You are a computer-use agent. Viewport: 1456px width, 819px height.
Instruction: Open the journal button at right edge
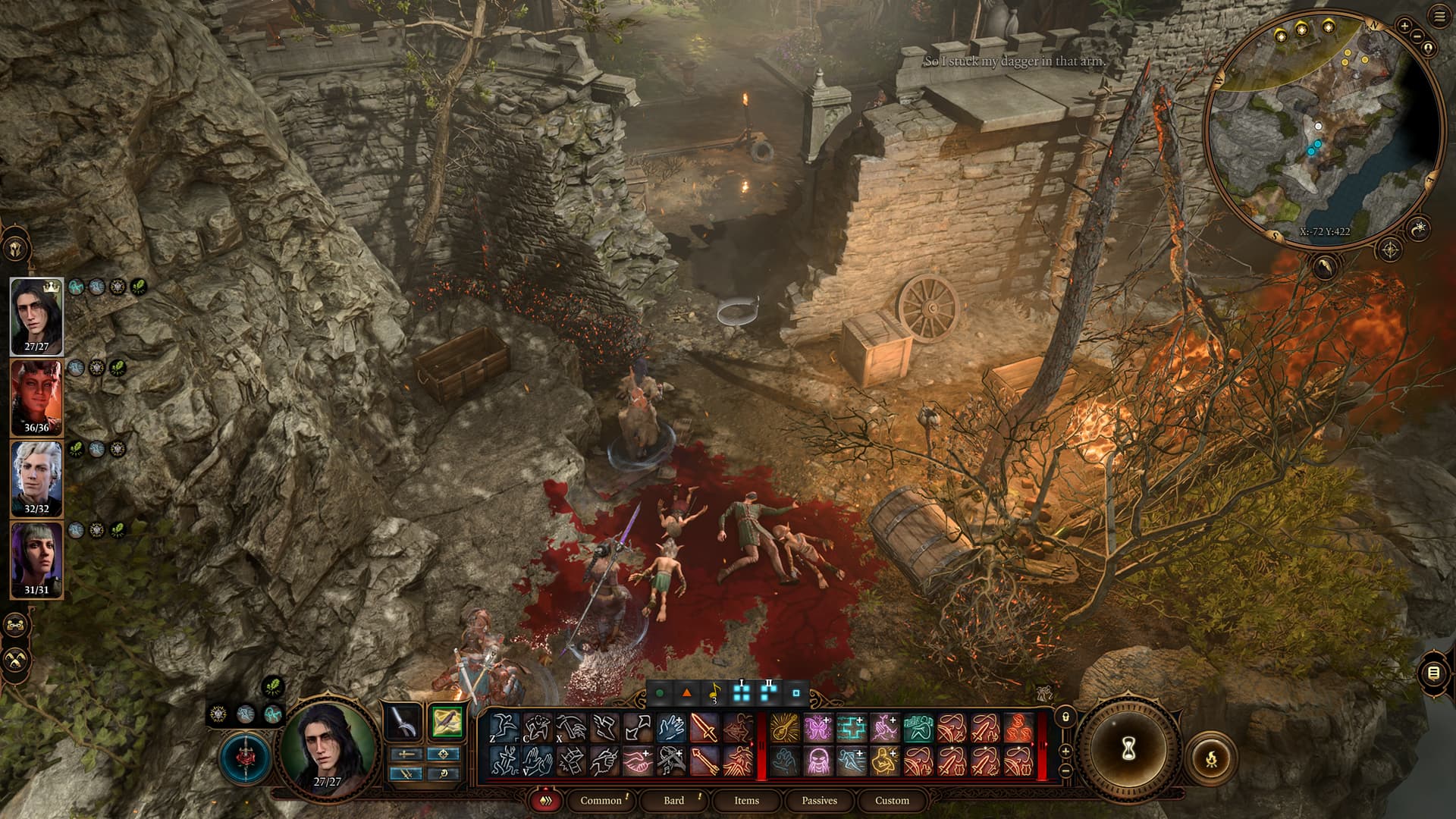coord(1433,673)
